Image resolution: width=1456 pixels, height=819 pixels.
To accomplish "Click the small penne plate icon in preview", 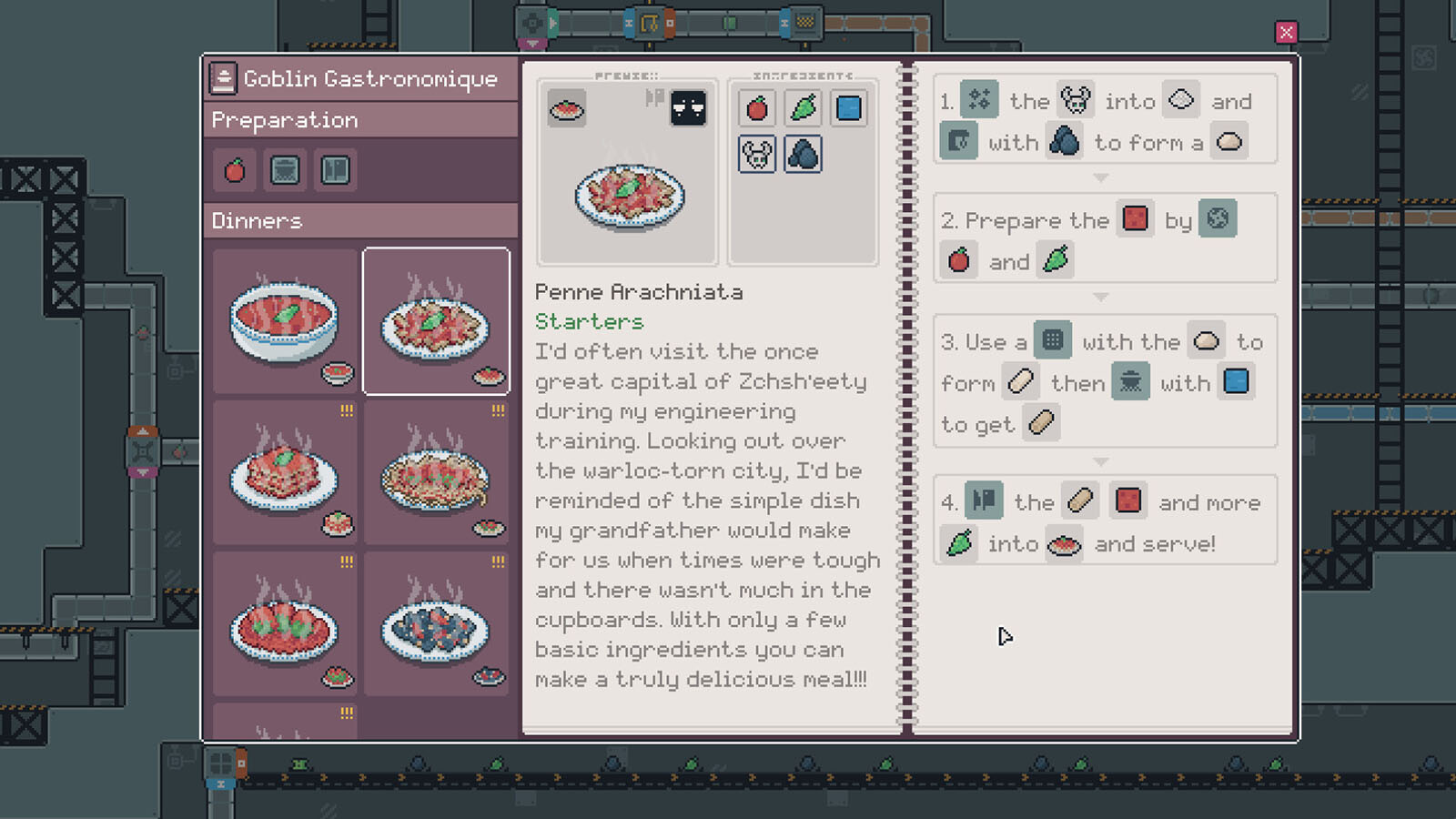I will click(x=567, y=109).
